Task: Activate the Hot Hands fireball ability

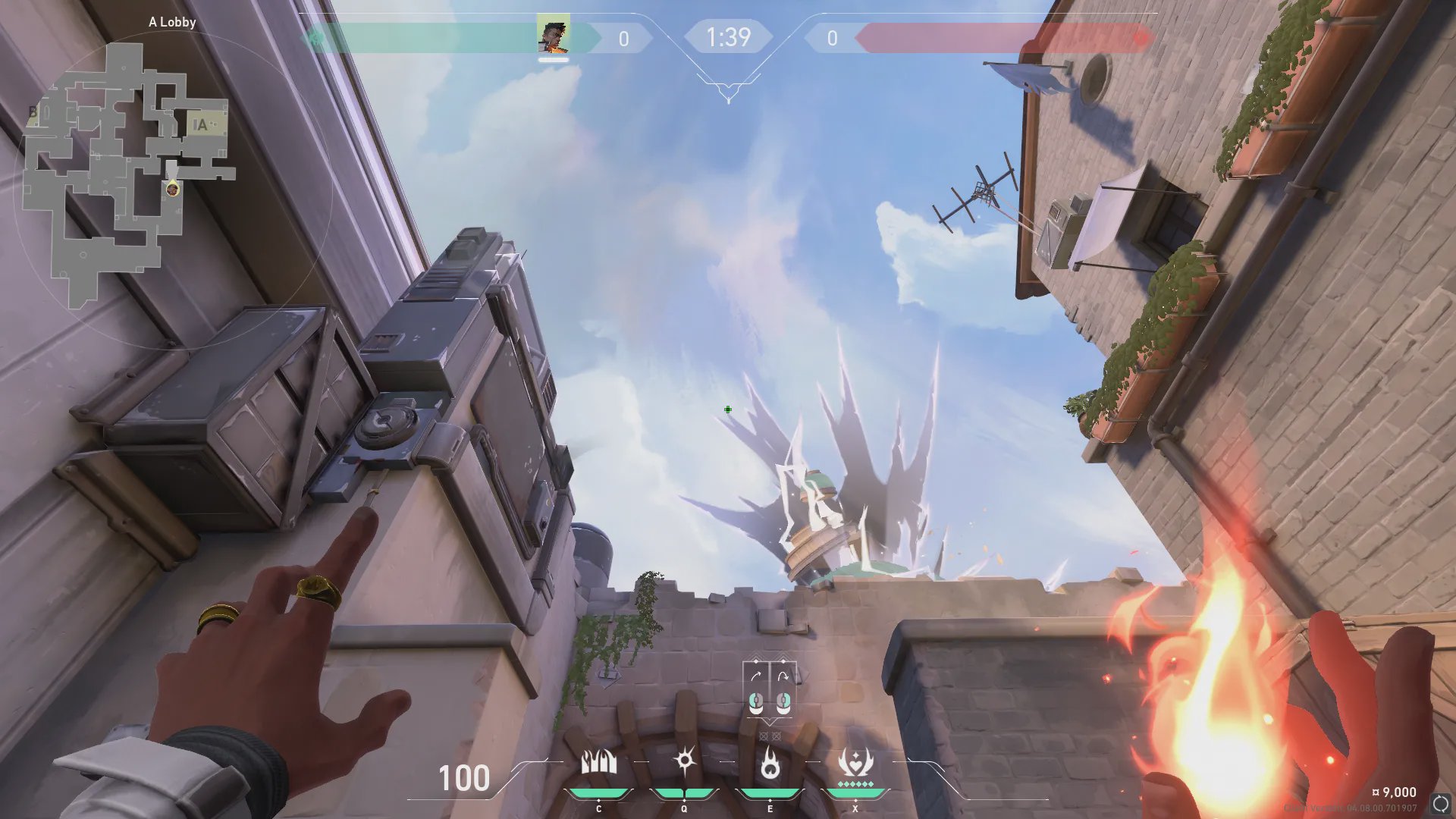Action: [x=770, y=763]
